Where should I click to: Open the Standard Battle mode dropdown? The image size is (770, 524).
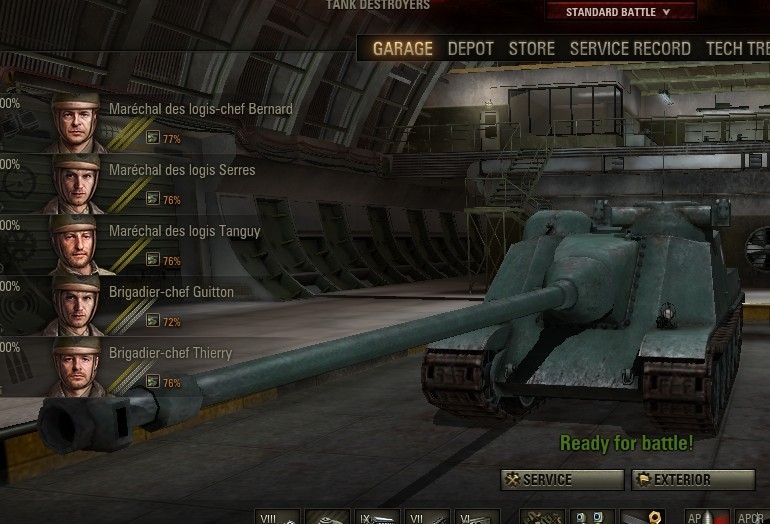point(618,12)
